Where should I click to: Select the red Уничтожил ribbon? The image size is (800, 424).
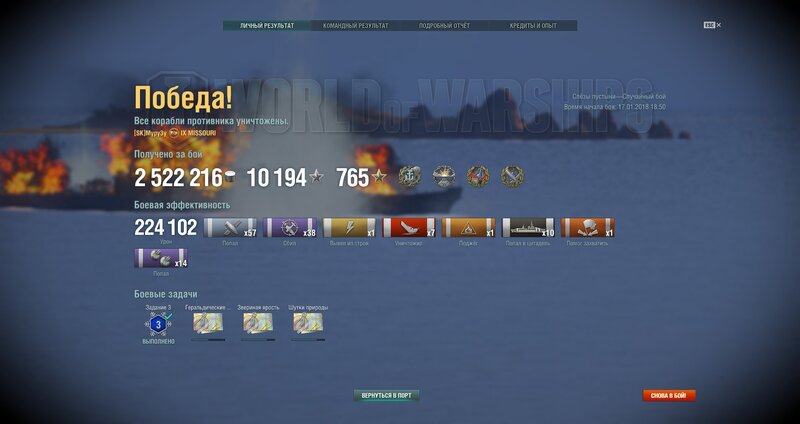click(409, 228)
